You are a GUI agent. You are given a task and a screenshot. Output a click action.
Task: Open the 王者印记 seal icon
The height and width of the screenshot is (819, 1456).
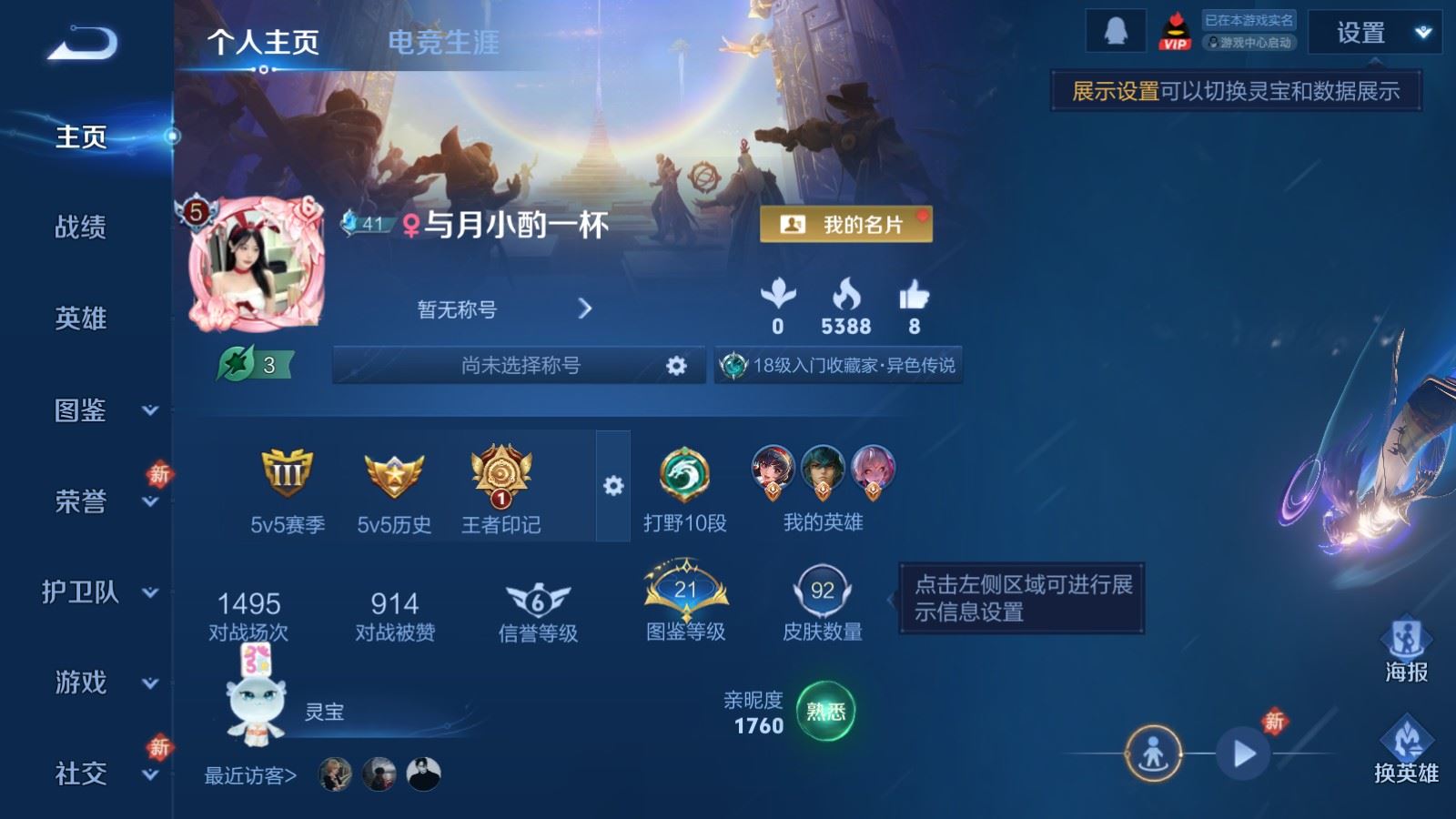tap(499, 477)
